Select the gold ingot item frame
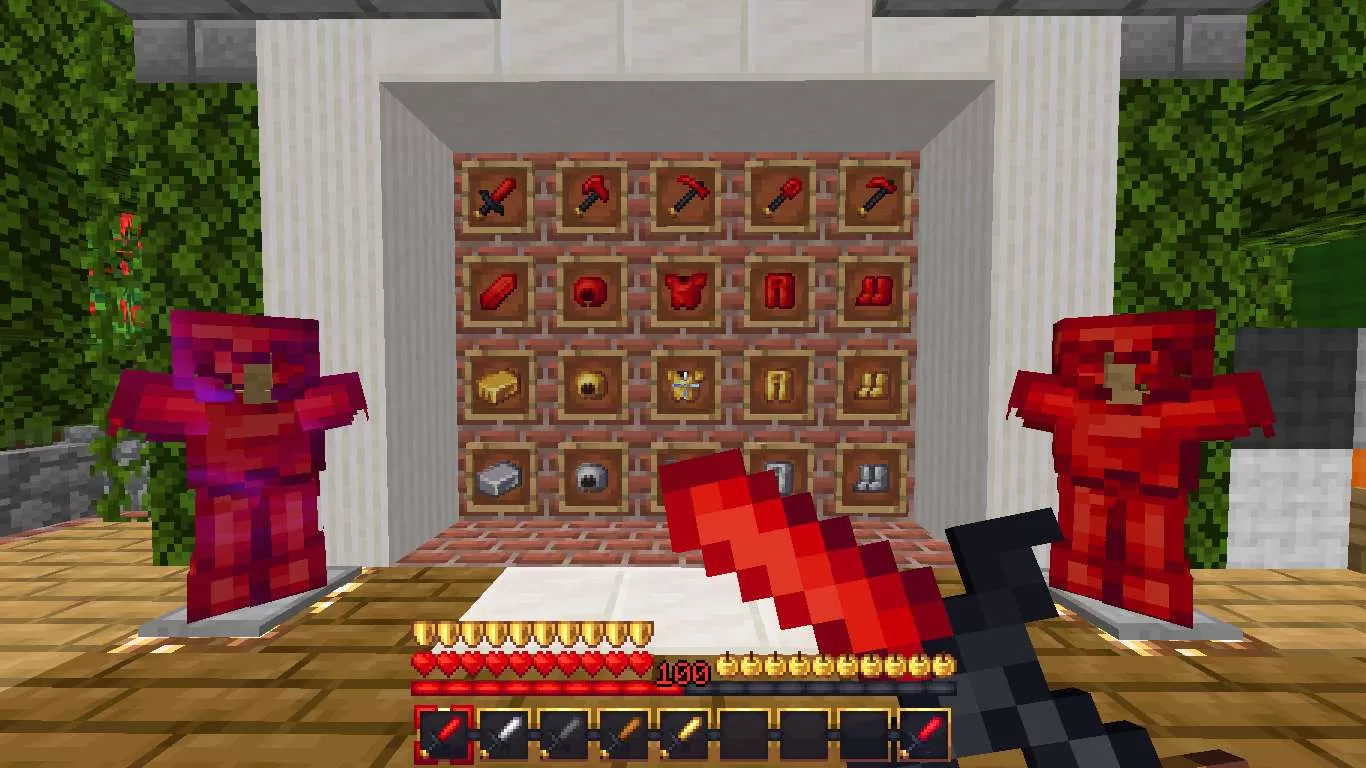Image resolution: width=1366 pixels, height=768 pixels. tap(497, 383)
